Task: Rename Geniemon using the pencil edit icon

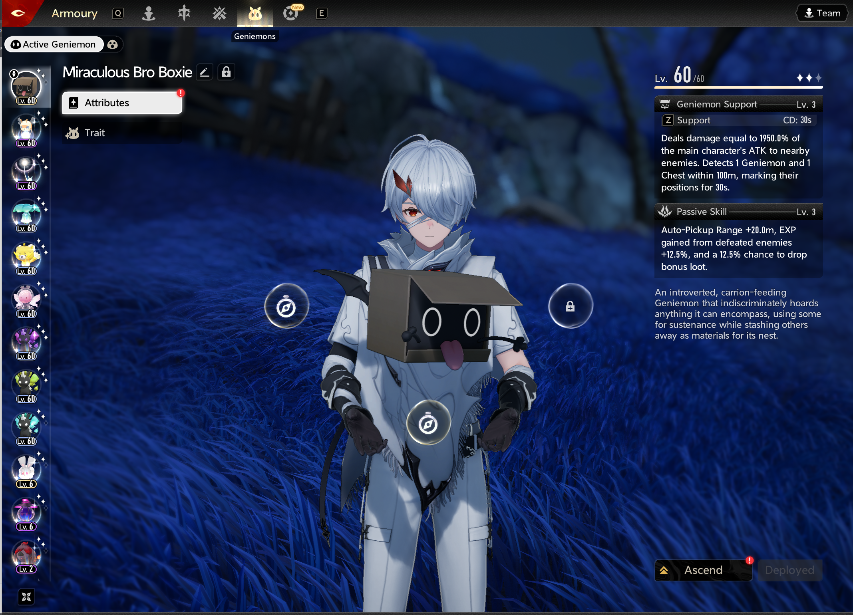Action: point(205,72)
